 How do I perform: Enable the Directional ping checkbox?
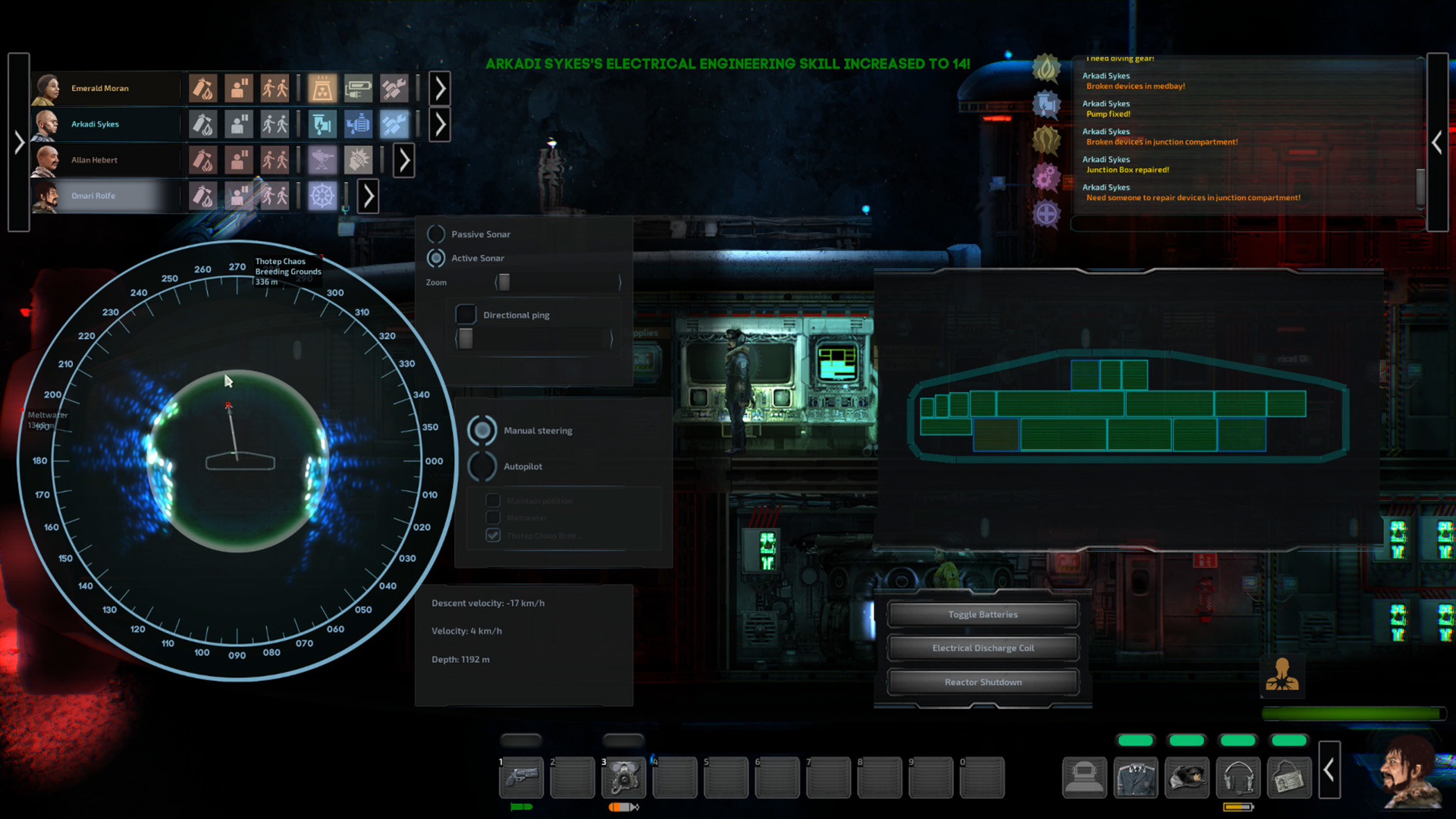click(466, 315)
